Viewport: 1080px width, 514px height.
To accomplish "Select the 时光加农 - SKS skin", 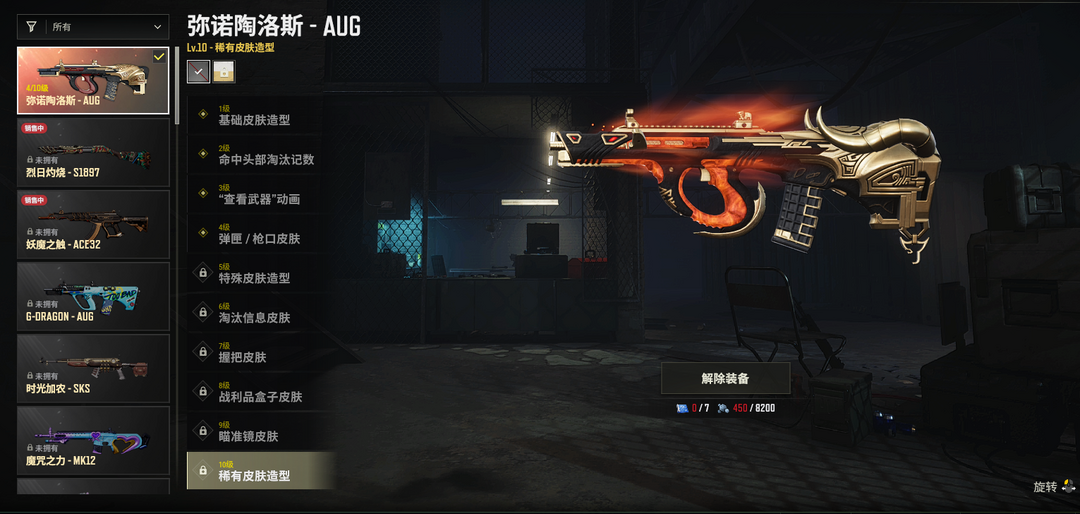I will click(93, 368).
